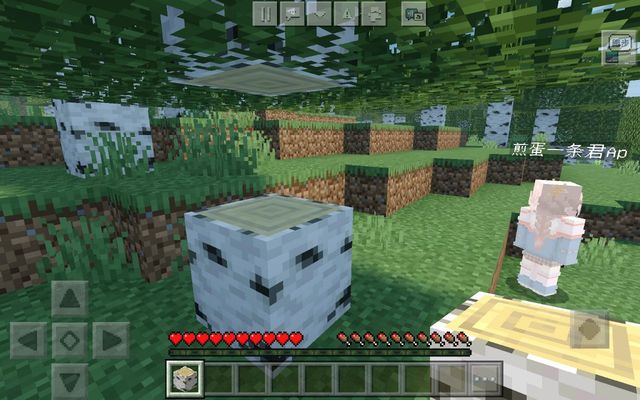Screen dimensions: 640x400
Task: Tap the backward arrow on the D-pad
Action: coord(69,379)
